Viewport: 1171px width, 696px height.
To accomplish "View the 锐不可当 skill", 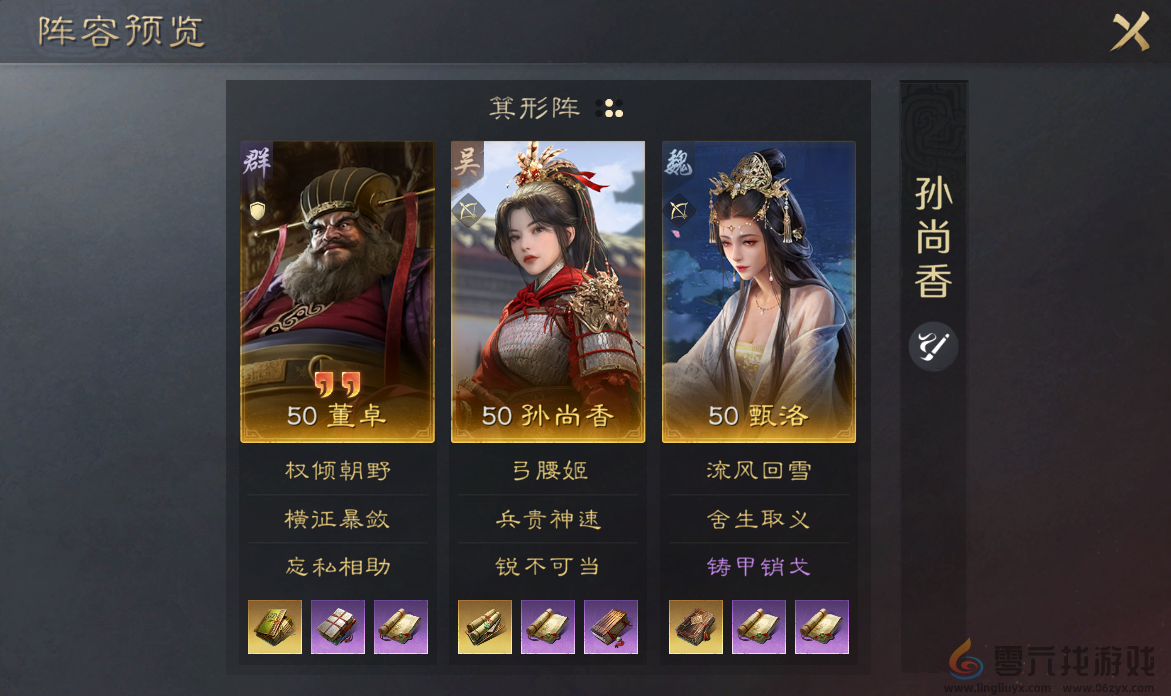I will click(548, 567).
